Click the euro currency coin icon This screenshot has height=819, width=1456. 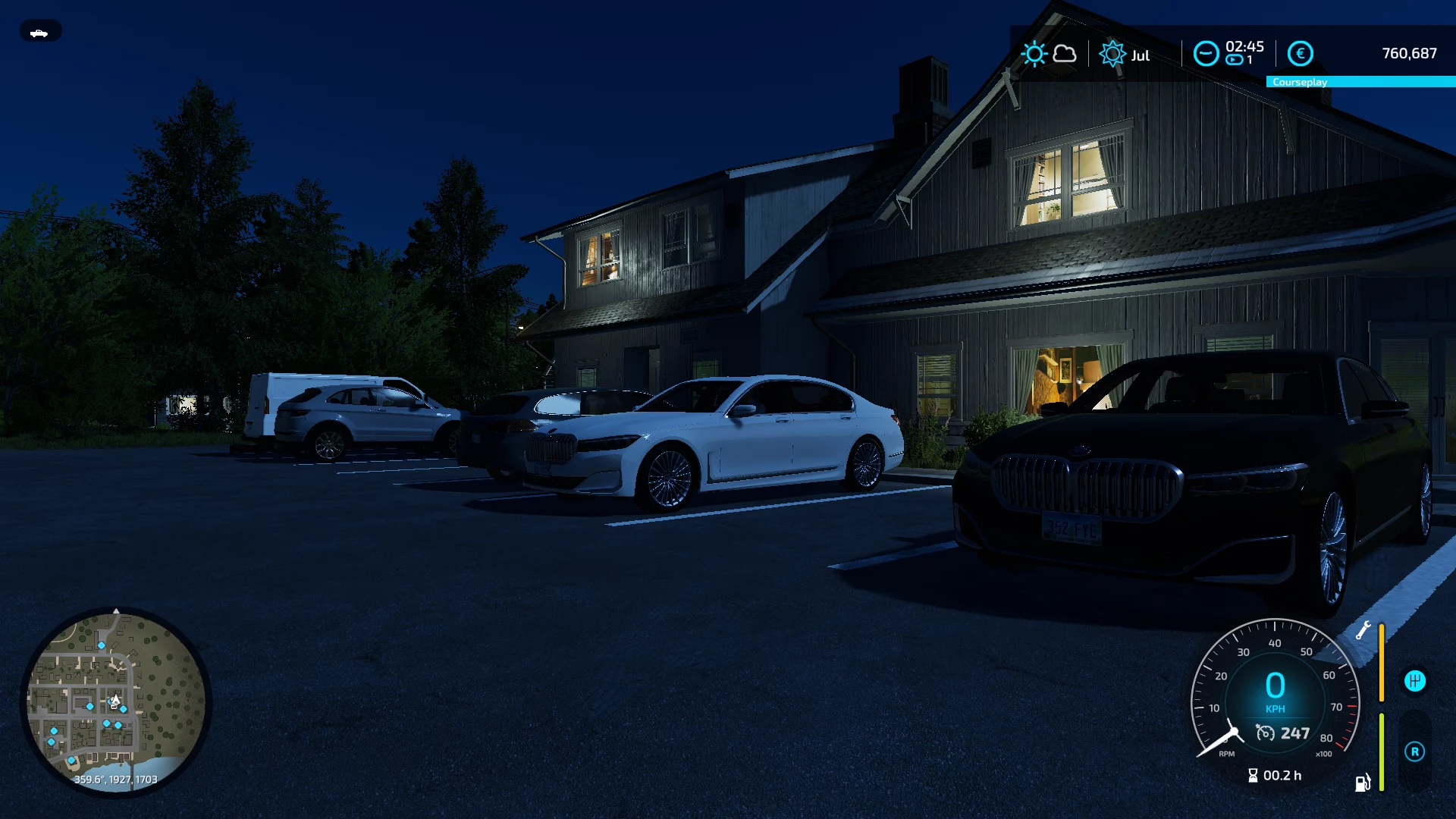click(1301, 53)
